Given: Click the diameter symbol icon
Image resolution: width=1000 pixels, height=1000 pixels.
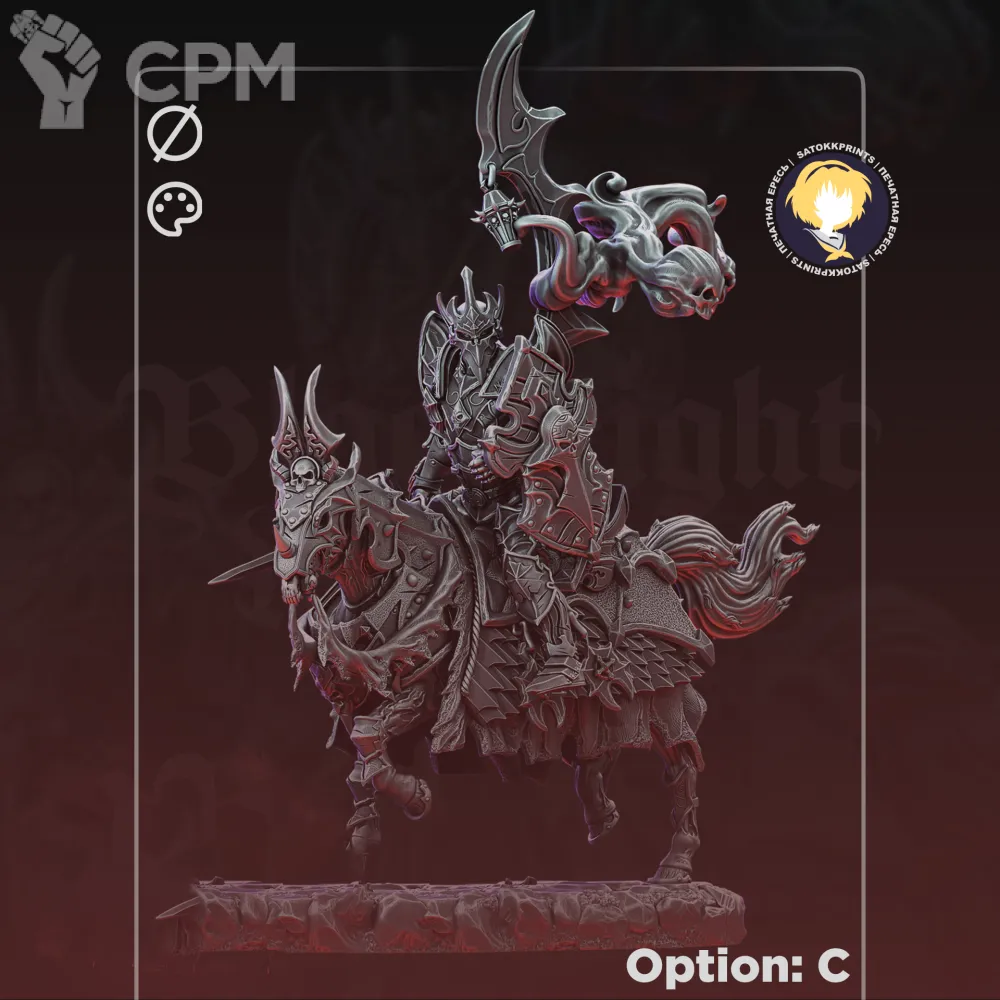Looking at the screenshot, I should pos(175,136).
